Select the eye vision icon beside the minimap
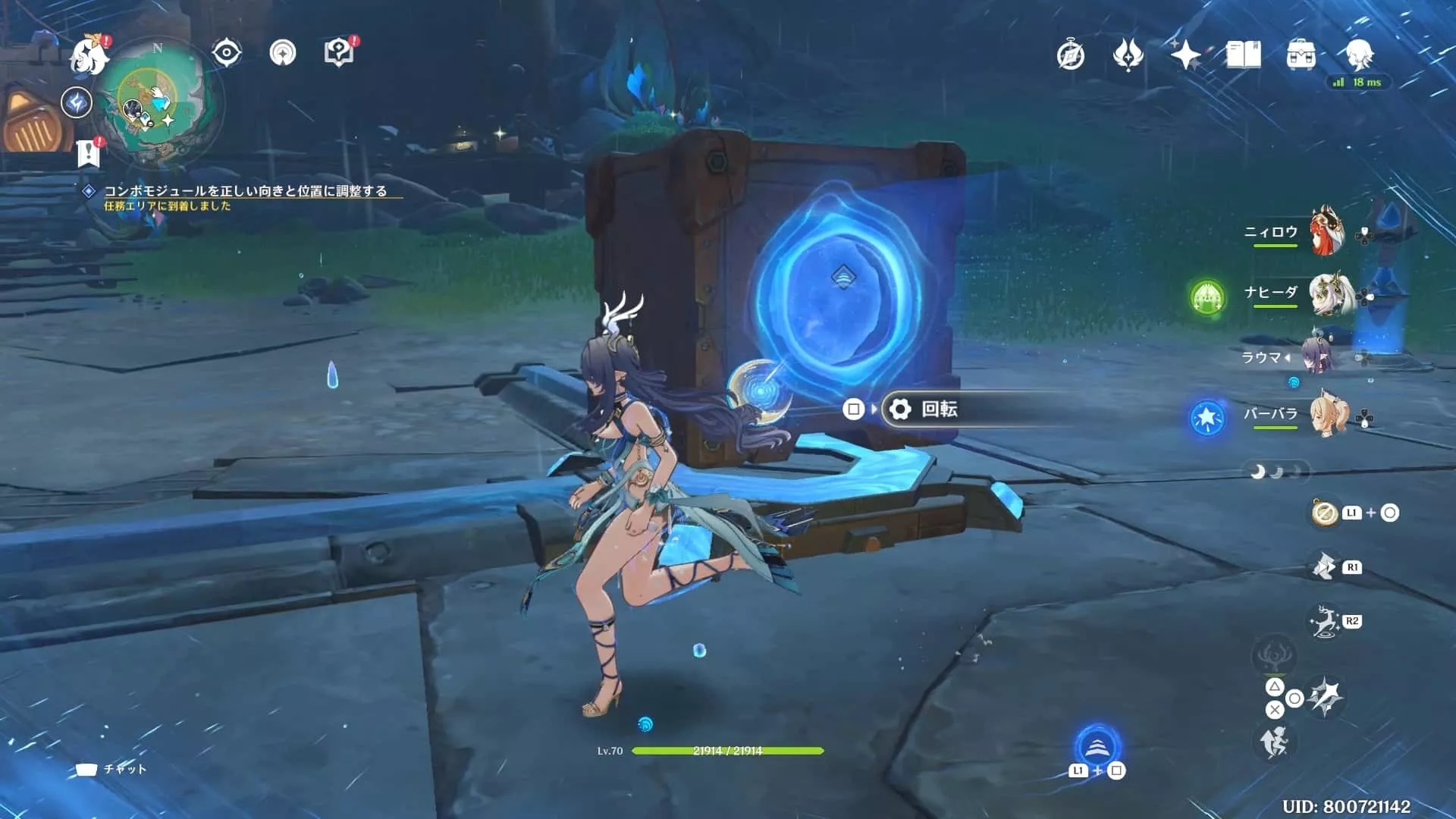Screen dimensions: 1456x819 point(224,52)
